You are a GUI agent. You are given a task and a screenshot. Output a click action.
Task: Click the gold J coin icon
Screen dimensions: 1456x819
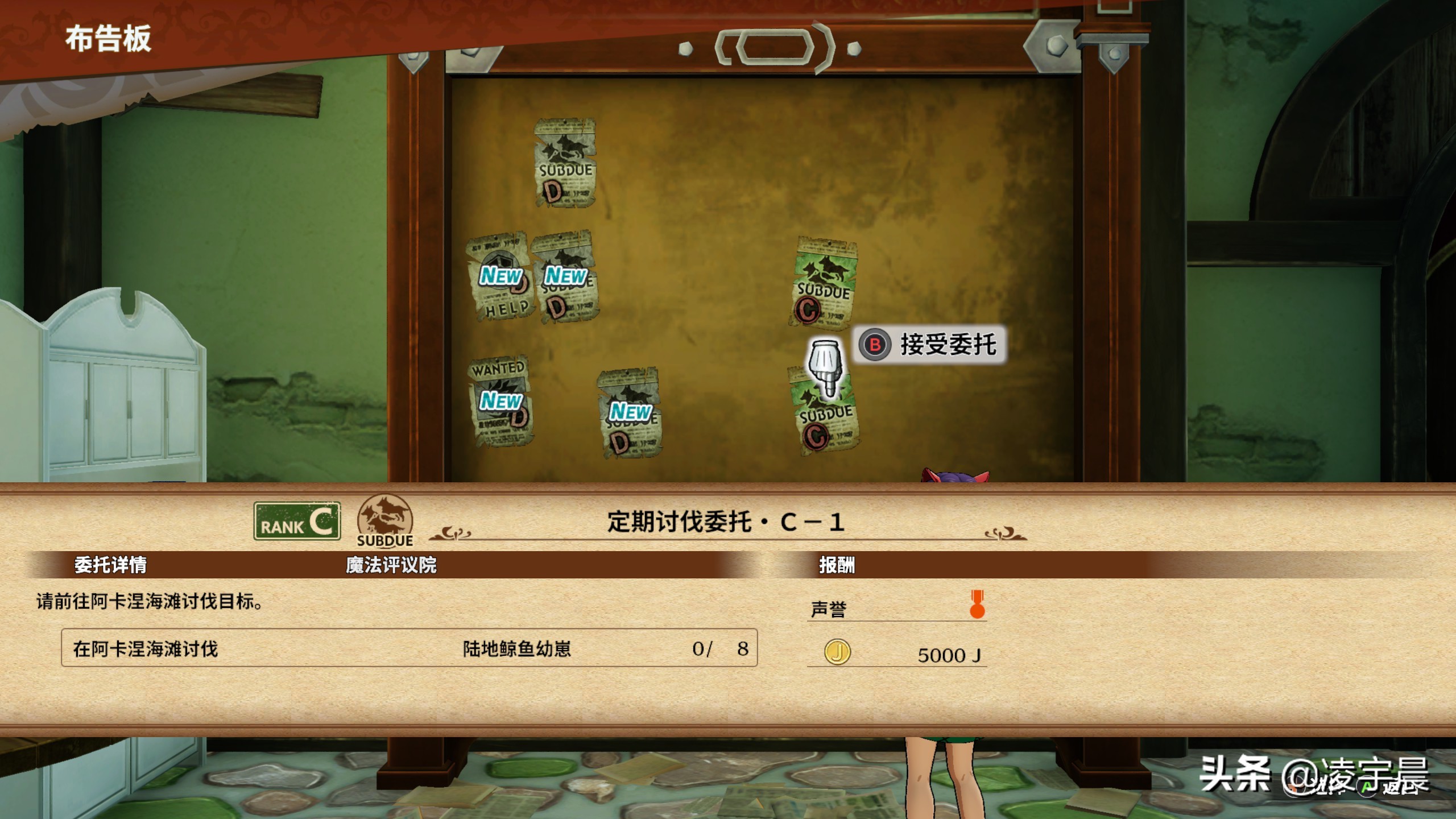[837, 653]
